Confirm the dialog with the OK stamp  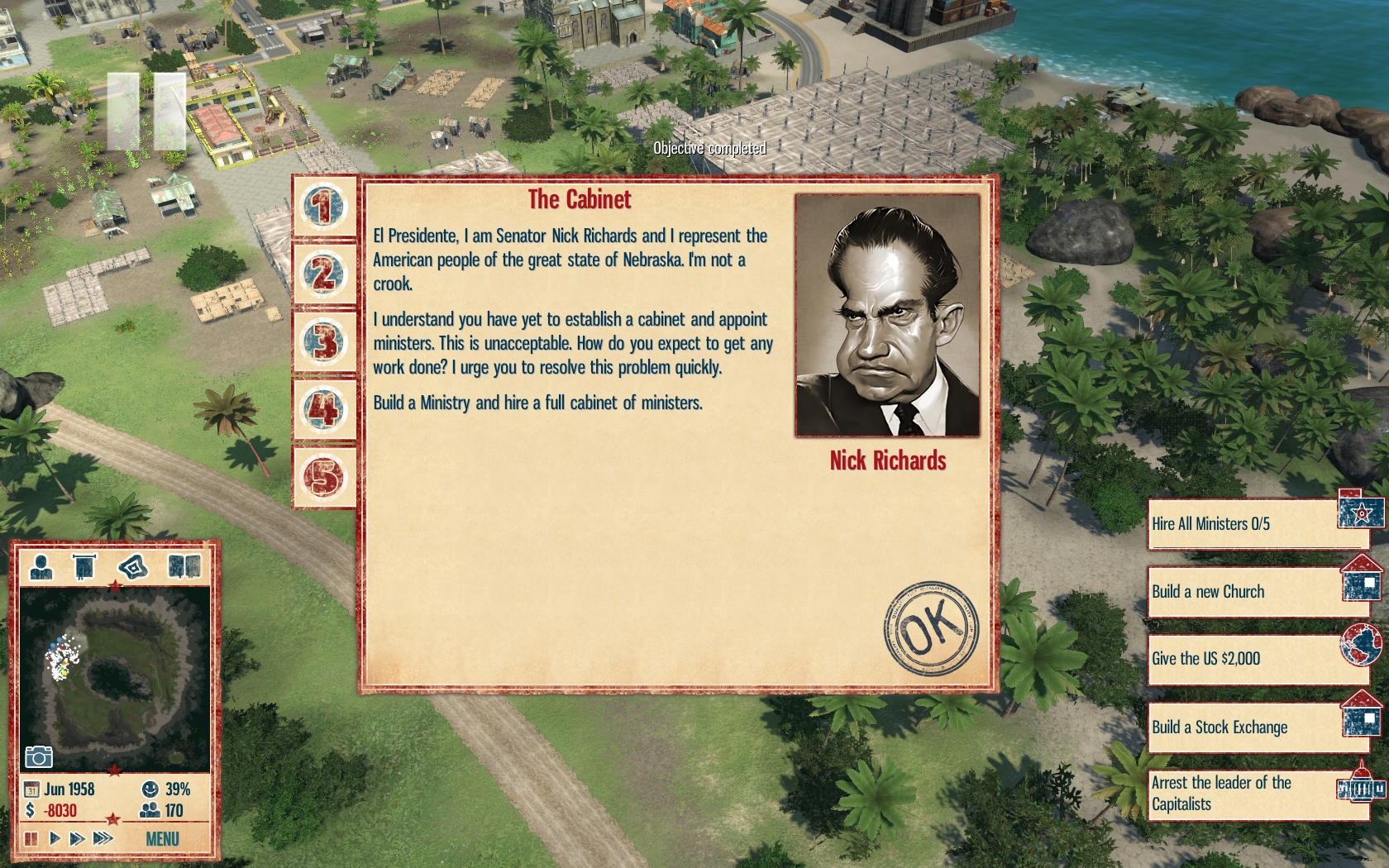(931, 628)
